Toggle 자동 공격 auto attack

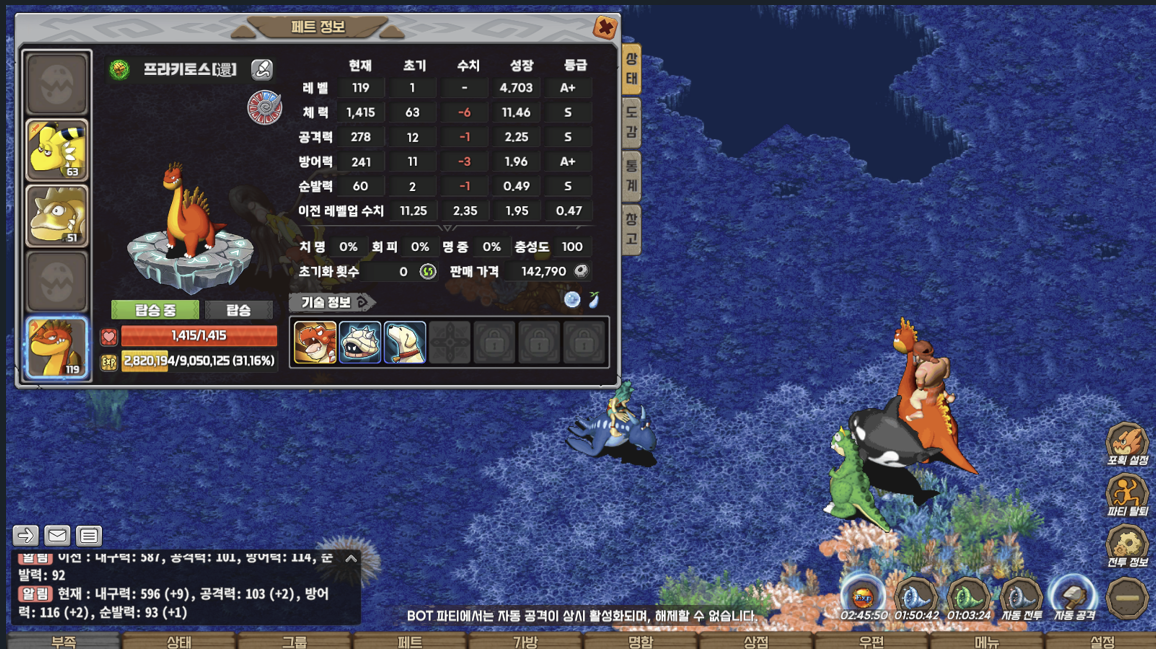pos(1073,599)
